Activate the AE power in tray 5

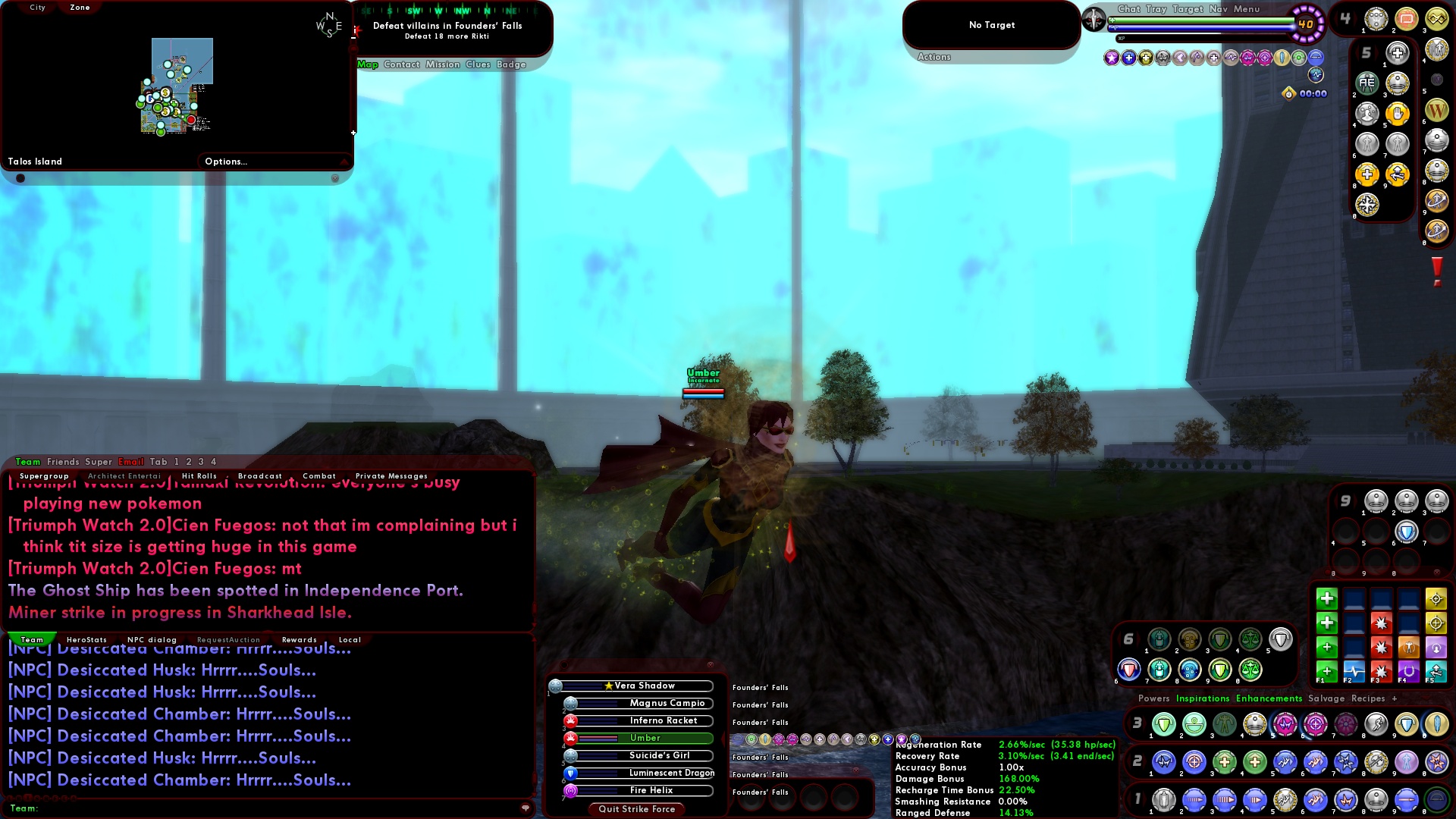[x=1367, y=83]
